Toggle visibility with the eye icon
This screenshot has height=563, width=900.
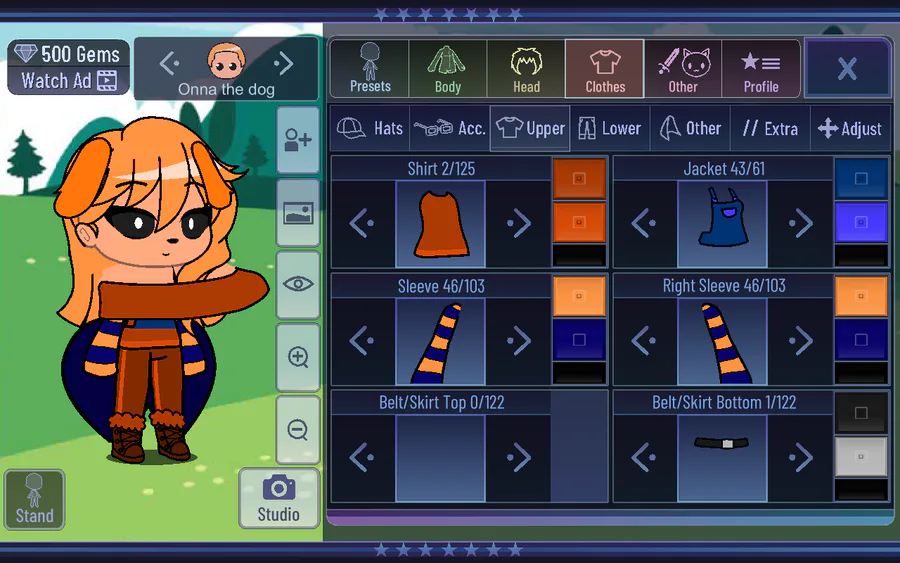pos(297,284)
